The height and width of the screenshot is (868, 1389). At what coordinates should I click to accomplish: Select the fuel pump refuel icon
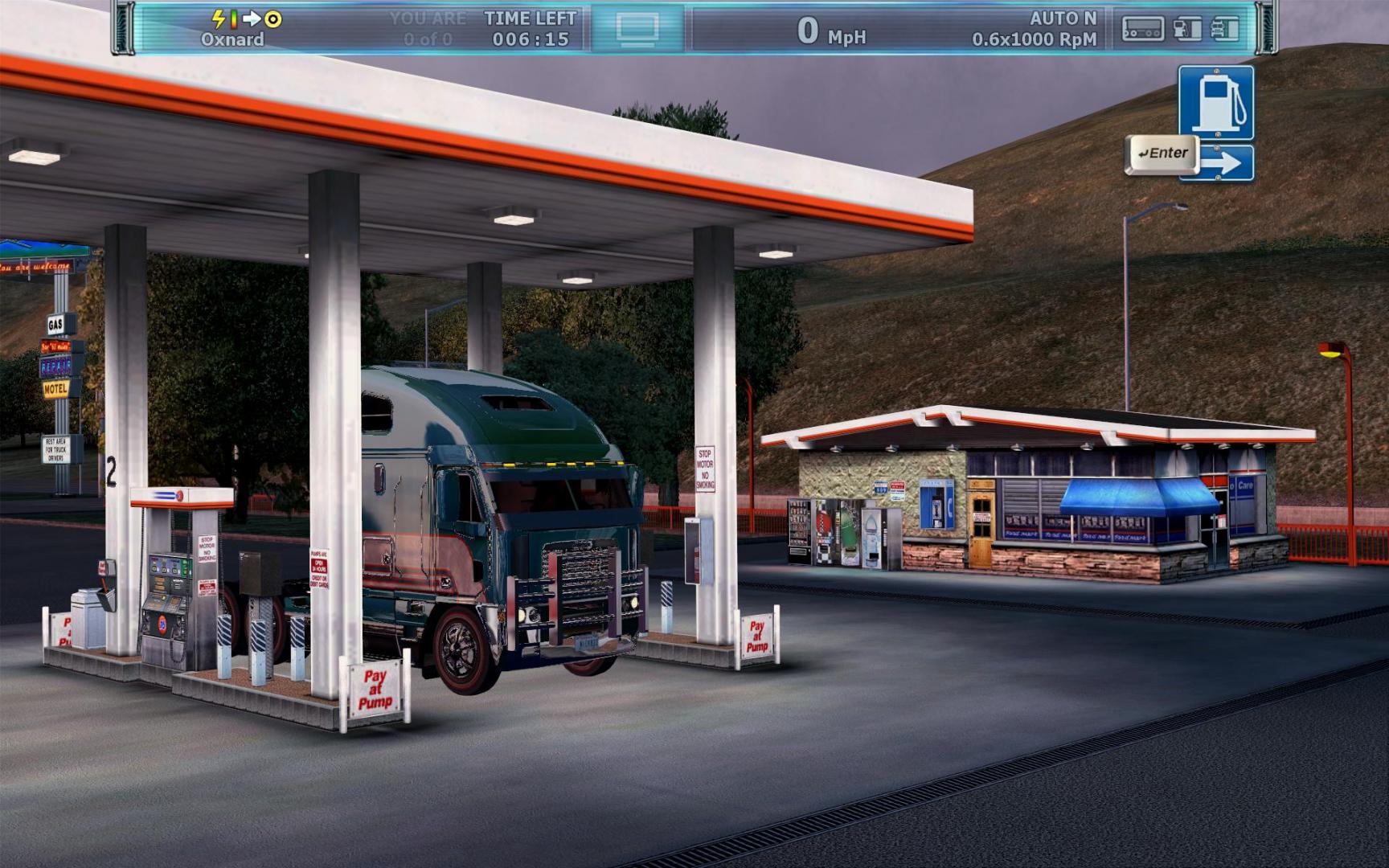(x=1187, y=28)
